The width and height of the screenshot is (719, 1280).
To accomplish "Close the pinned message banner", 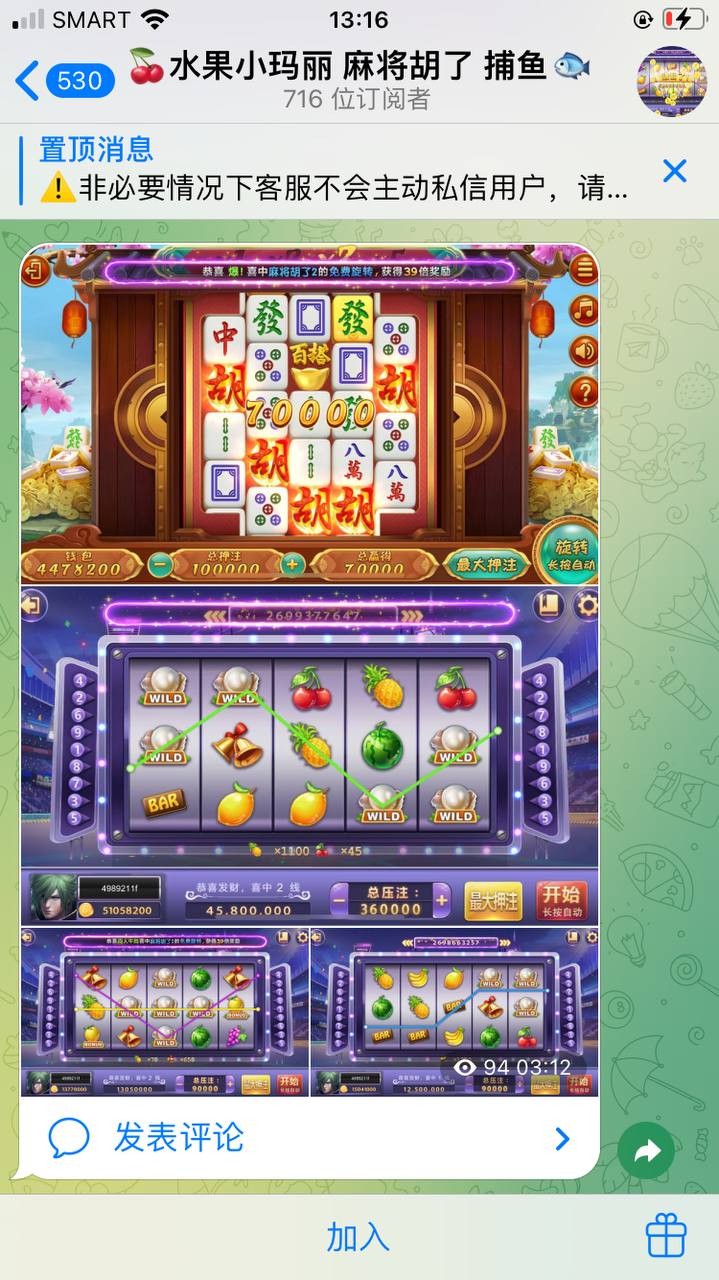I will [675, 171].
